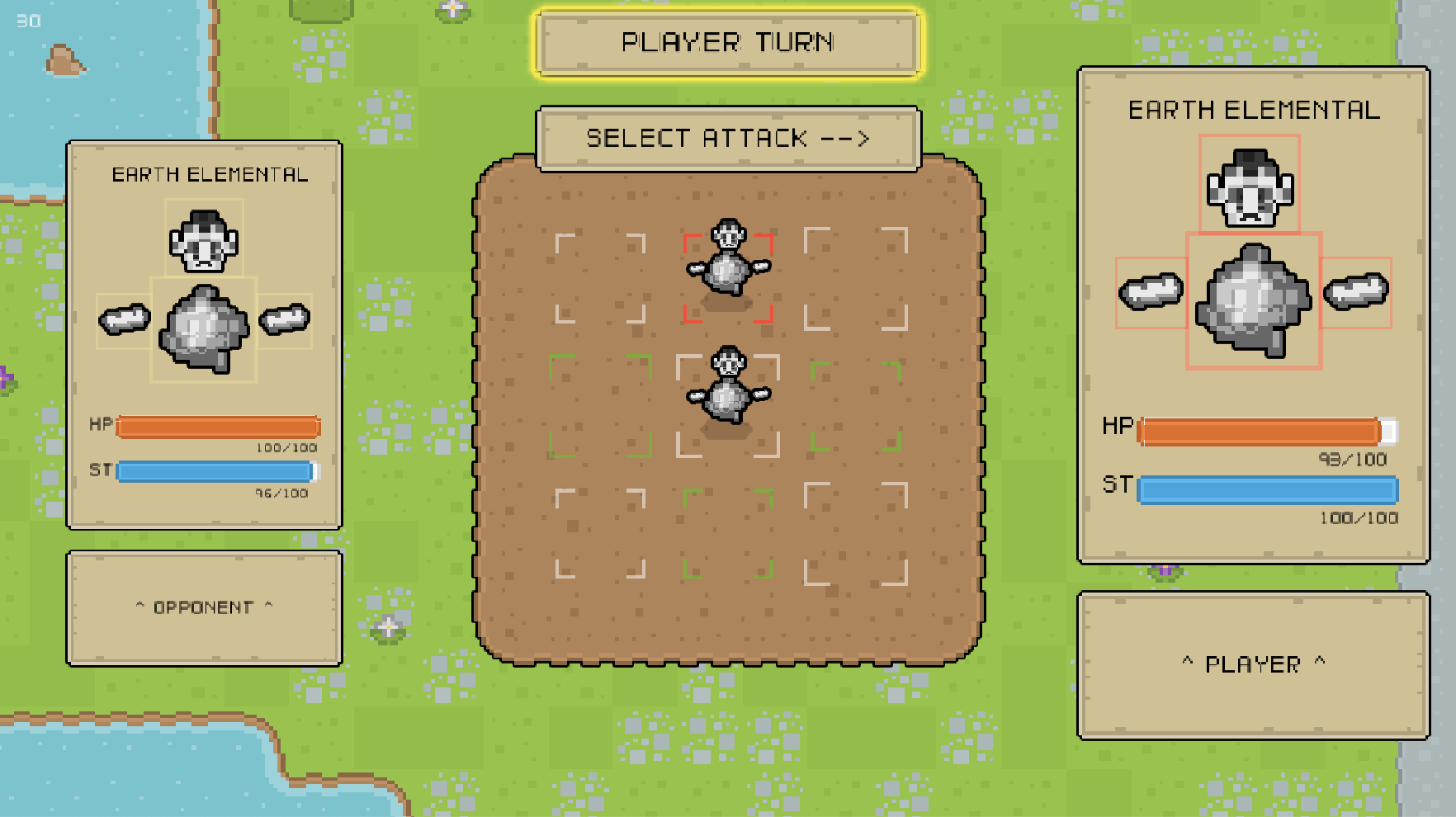Click the "^ OPPONENT ^" panel label
This screenshot has height=817, width=1456.
pos(204,606)
